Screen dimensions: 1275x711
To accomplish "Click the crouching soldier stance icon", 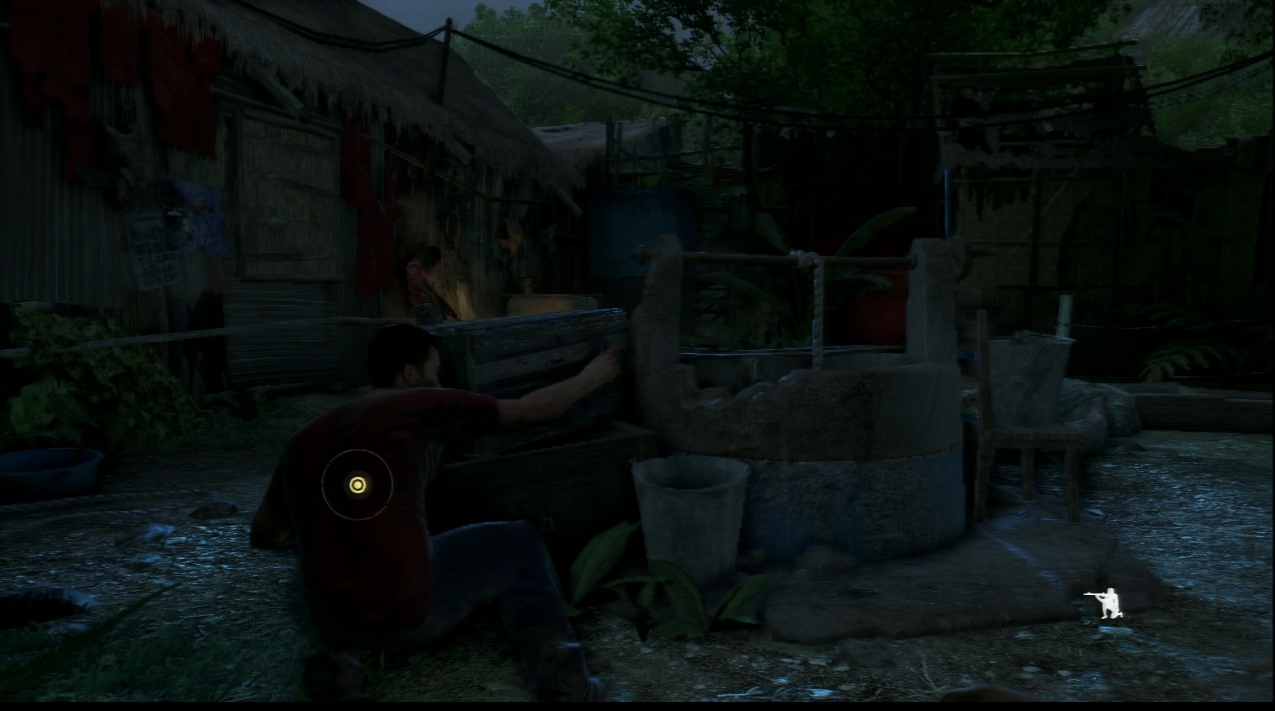I will click(1103, 604).
